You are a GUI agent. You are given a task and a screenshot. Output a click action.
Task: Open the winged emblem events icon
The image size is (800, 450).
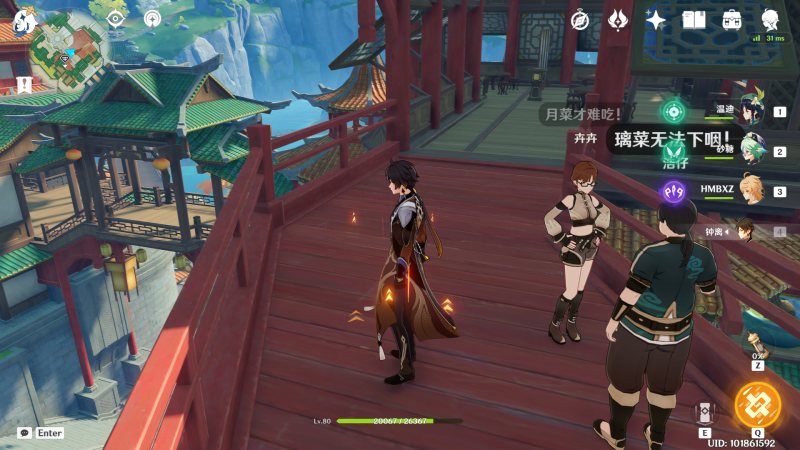click(x=617, y=20)
